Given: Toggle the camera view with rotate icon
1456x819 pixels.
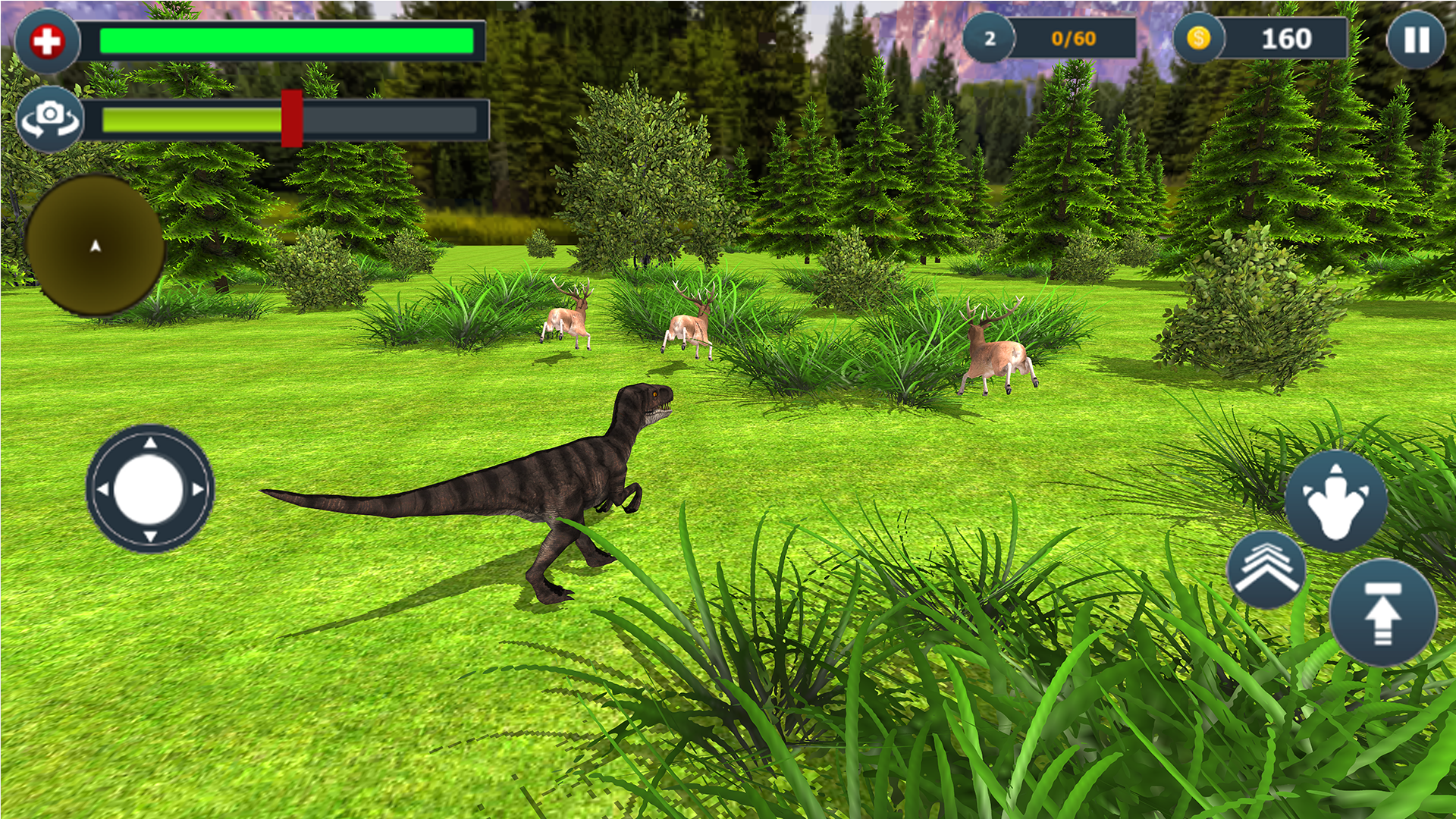Looking at the screenshot, I should click(50, 118).
